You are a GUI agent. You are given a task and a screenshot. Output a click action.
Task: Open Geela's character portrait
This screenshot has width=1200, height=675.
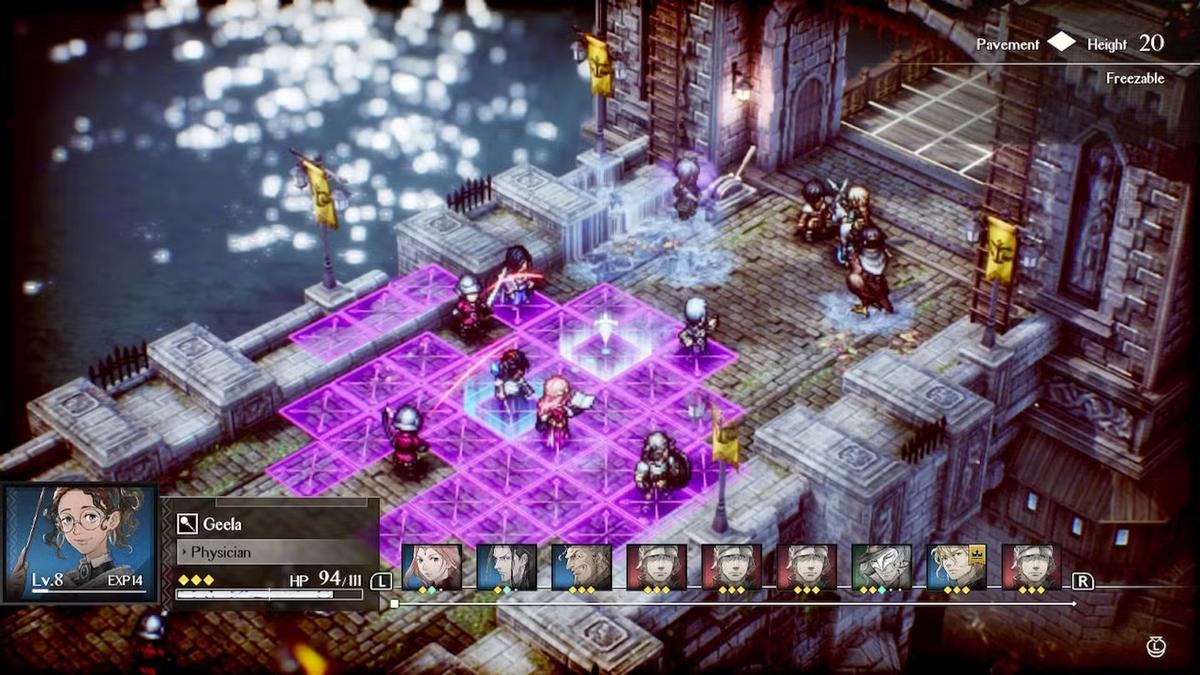pos(80,543)
